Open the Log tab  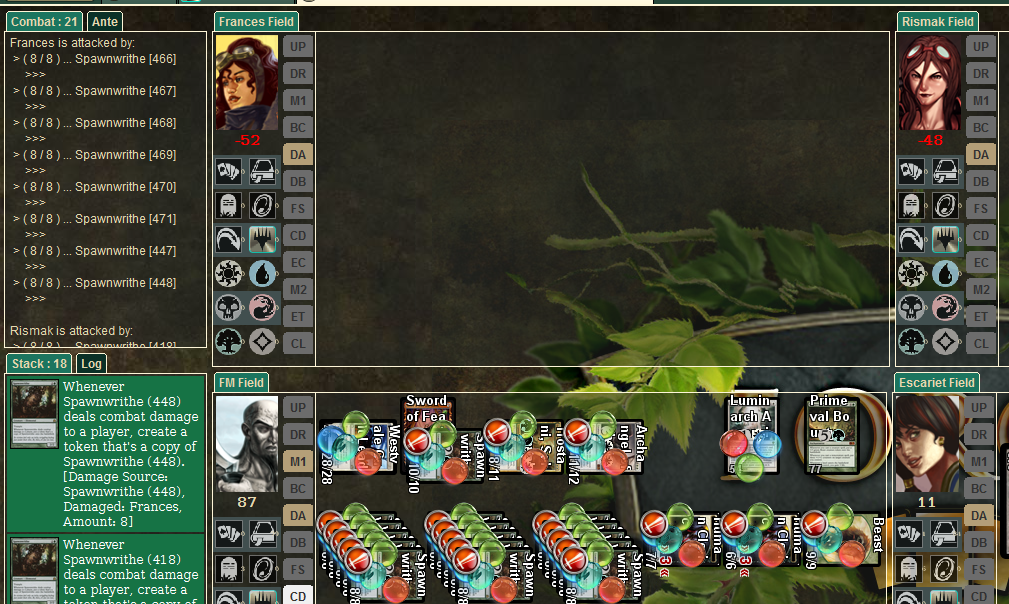[x=92, y=364]
